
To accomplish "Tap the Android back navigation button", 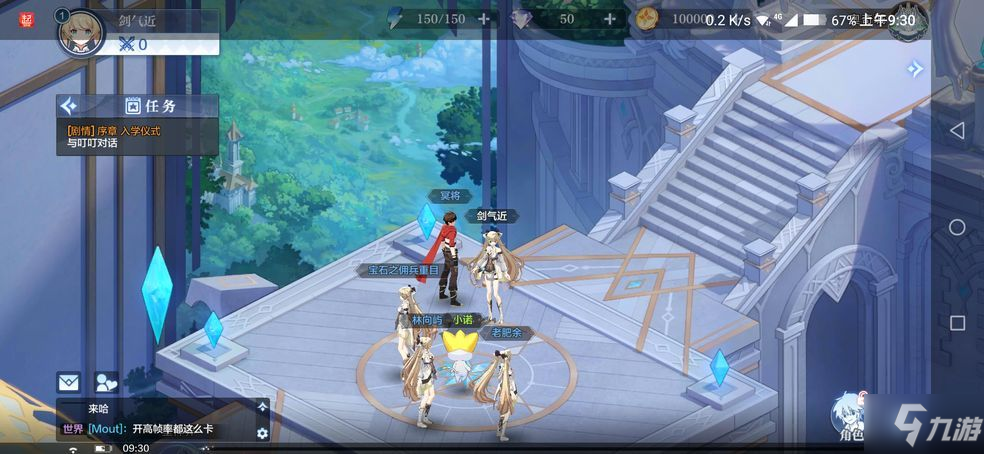I will point(957,131).
